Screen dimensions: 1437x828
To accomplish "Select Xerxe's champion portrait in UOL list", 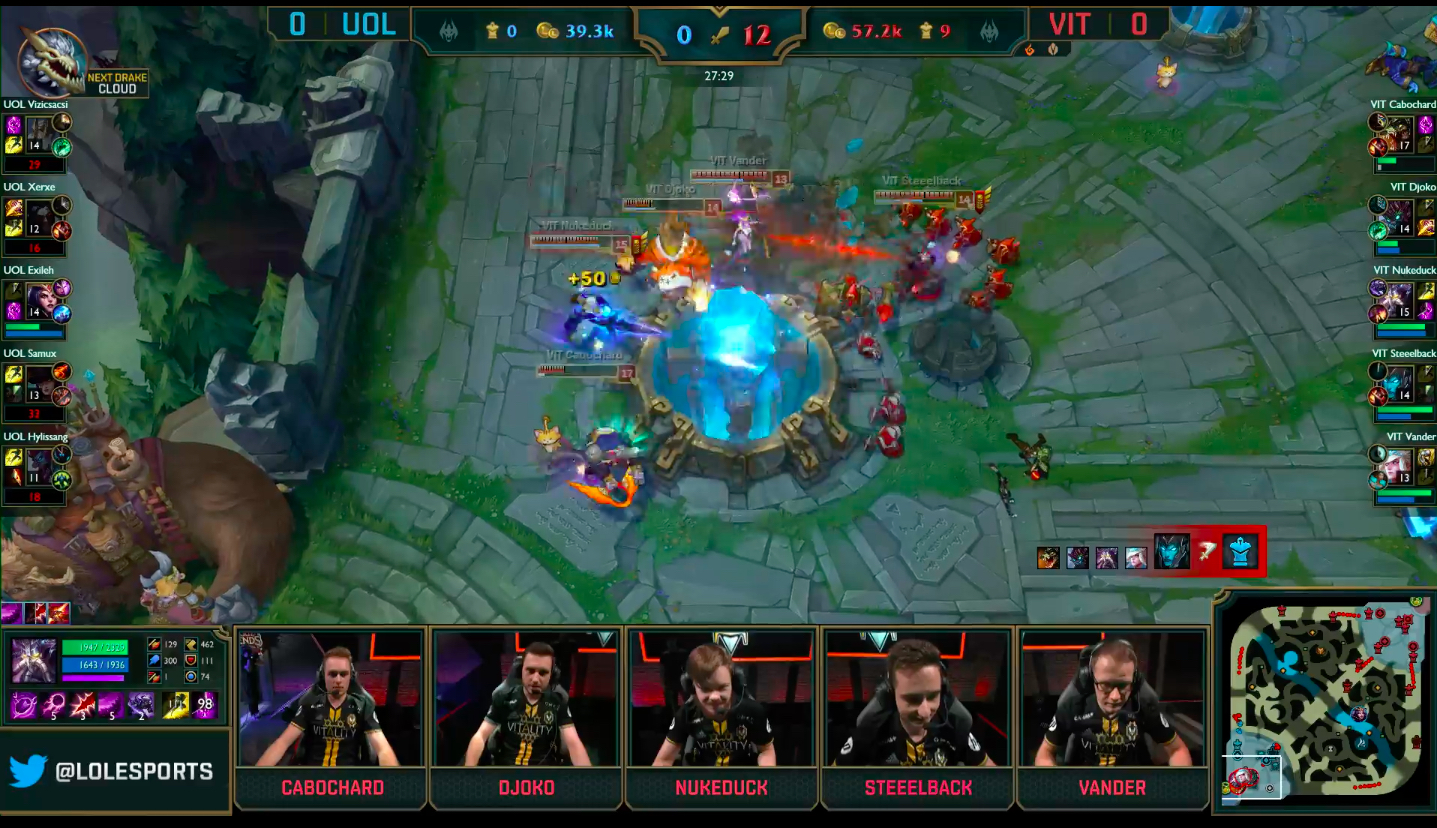I will tap(39, 214).
